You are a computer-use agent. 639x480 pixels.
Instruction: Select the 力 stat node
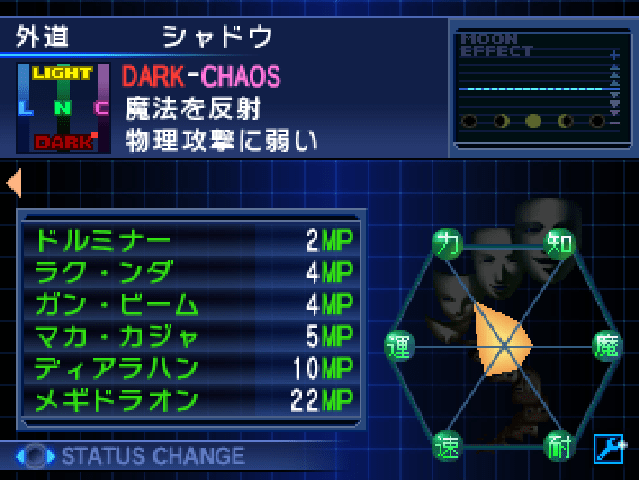click(446, 241)
